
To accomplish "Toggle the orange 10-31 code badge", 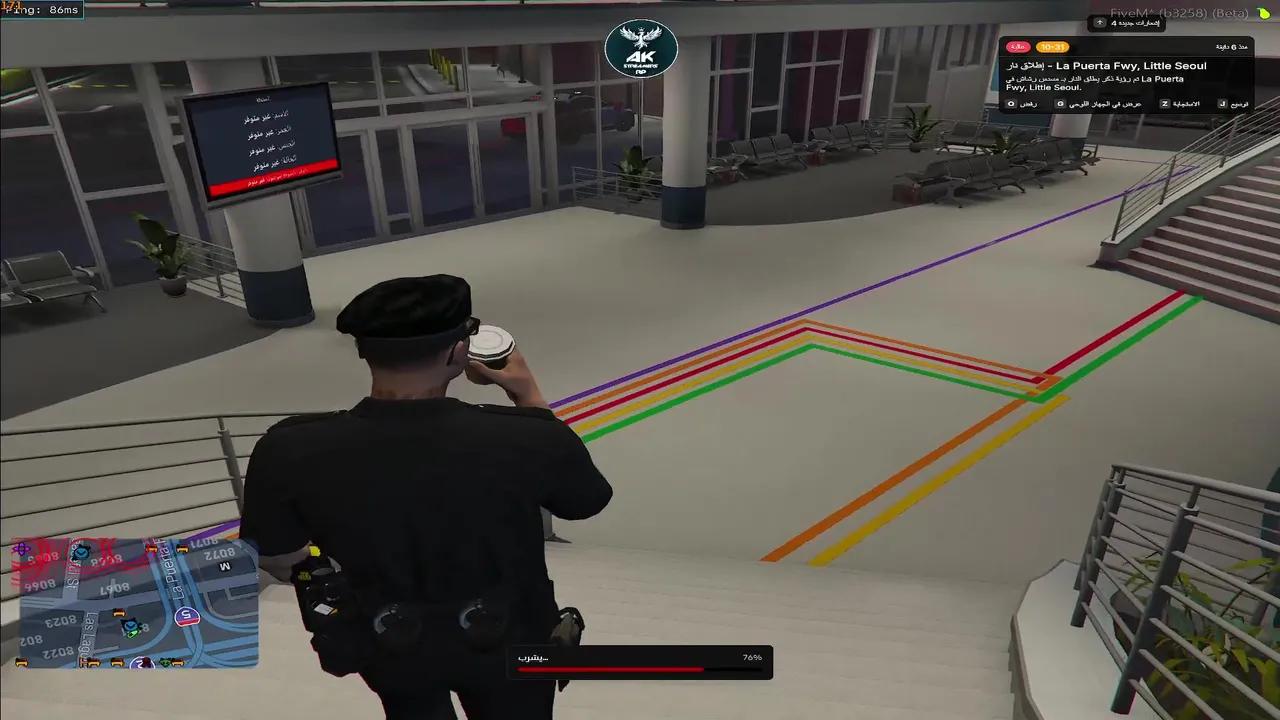I will pos(1051,47).
